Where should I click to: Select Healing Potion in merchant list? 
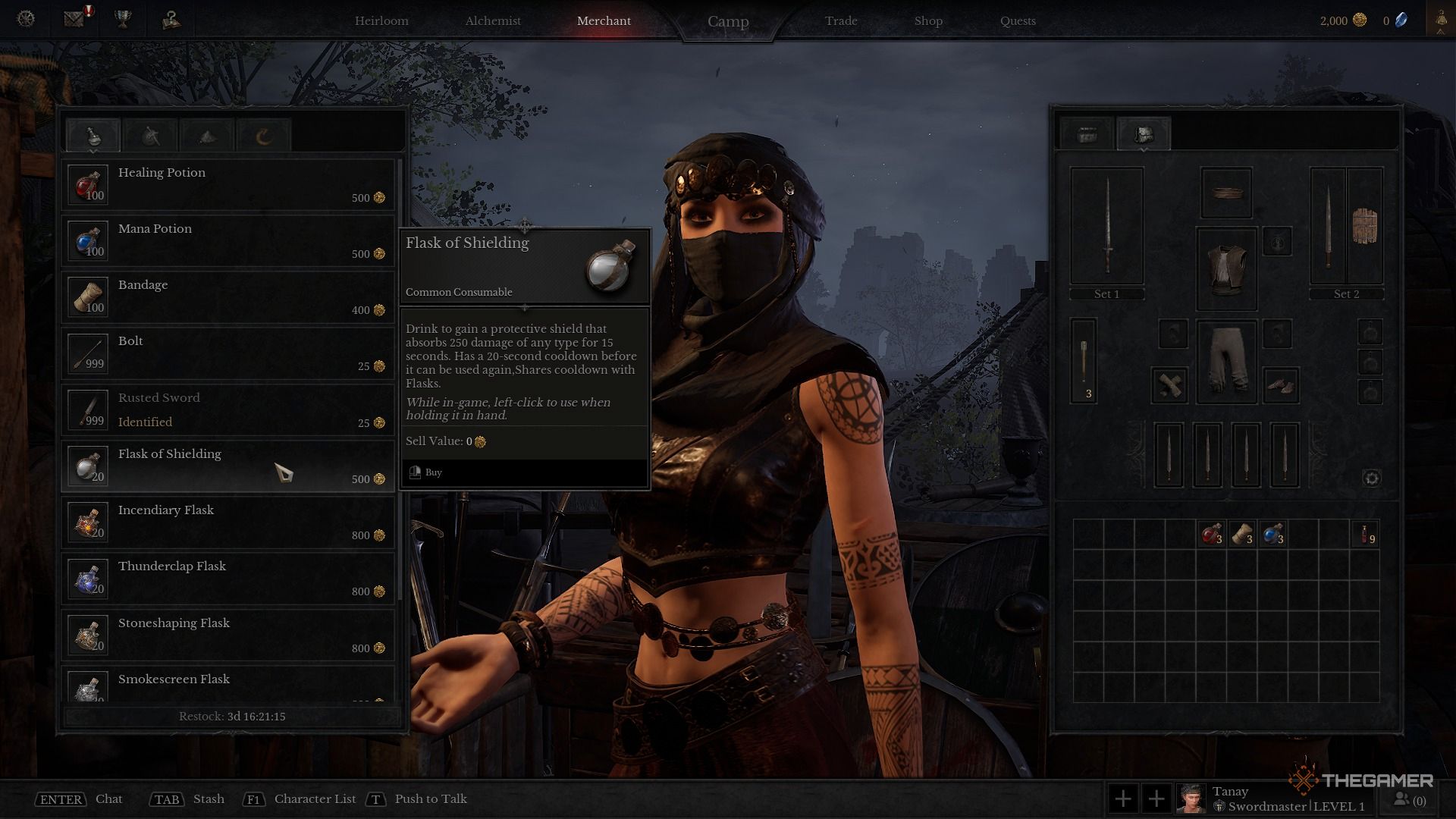pyautogui.click(x=227, y=184)
